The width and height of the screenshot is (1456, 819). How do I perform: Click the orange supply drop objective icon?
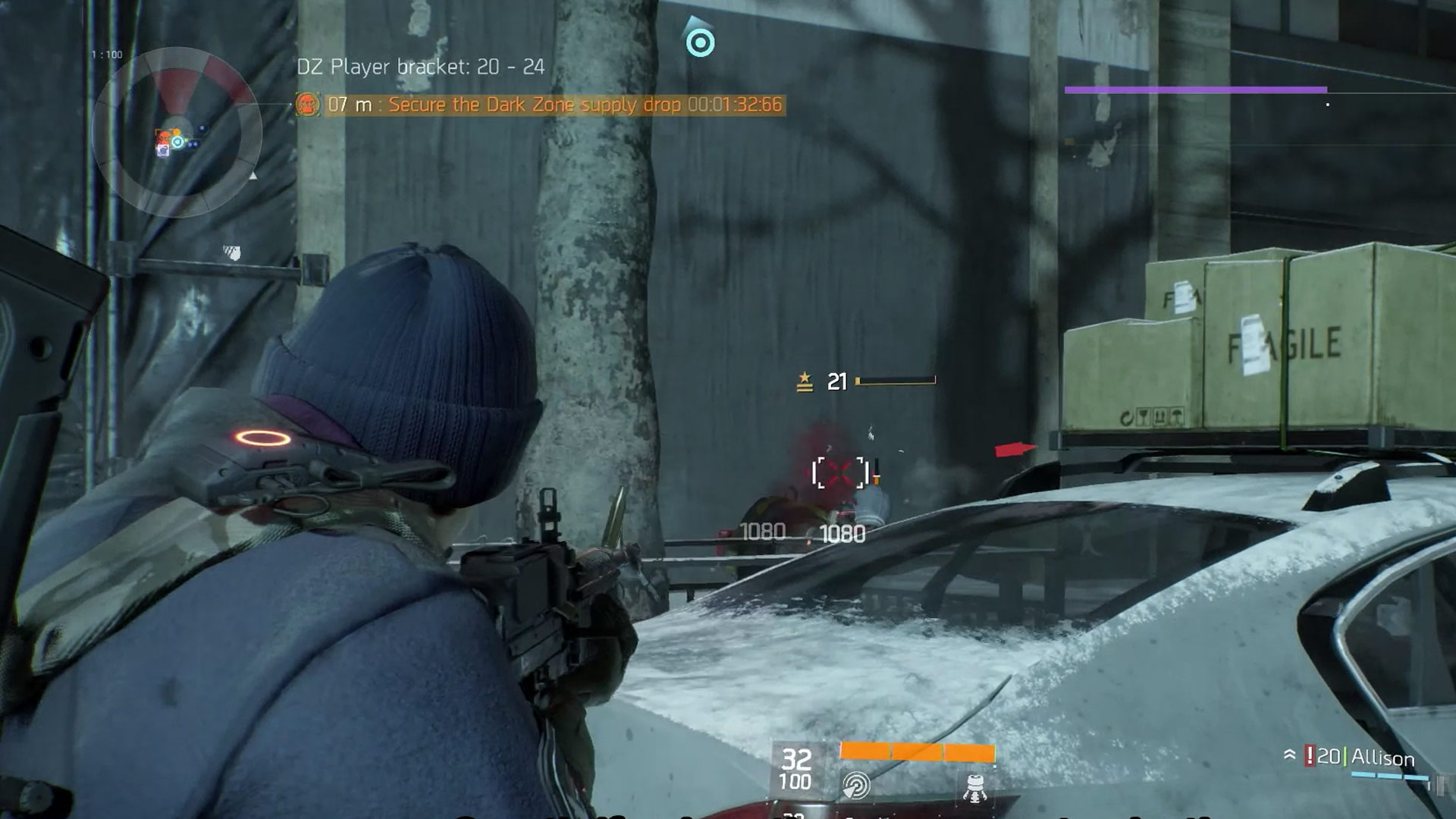307,105
